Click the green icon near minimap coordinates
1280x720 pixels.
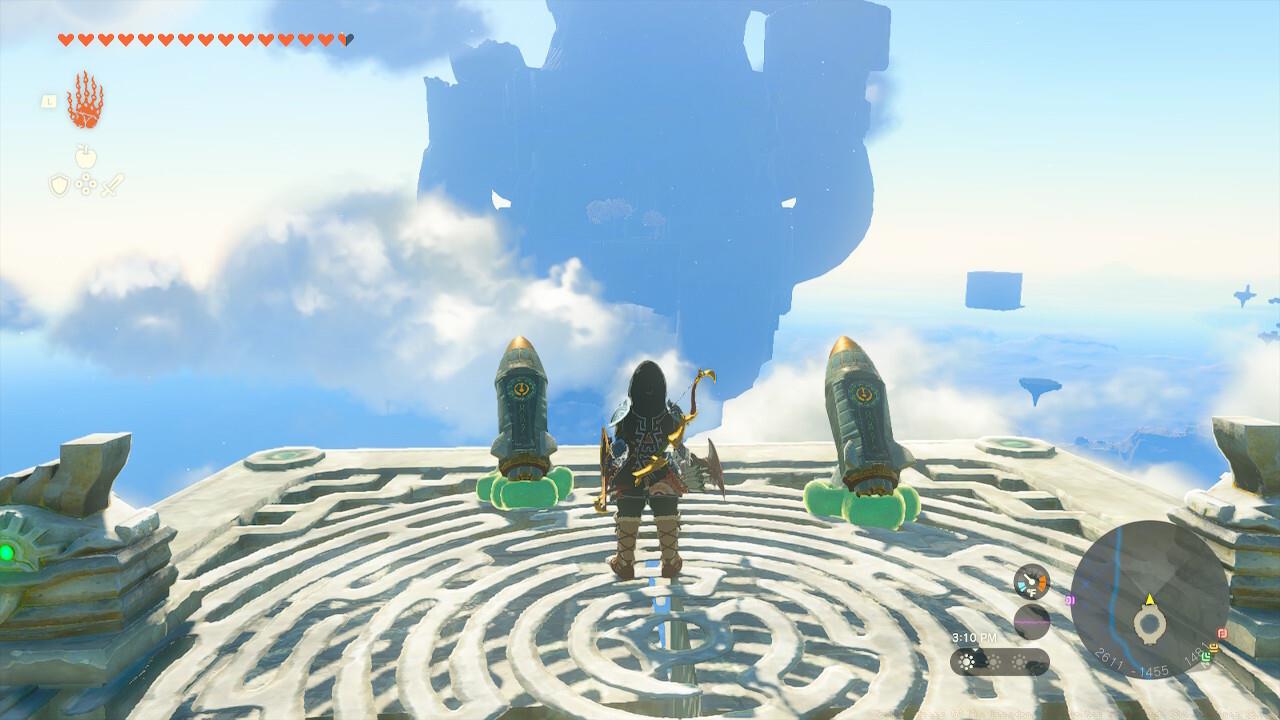[x=1207, y=657]
